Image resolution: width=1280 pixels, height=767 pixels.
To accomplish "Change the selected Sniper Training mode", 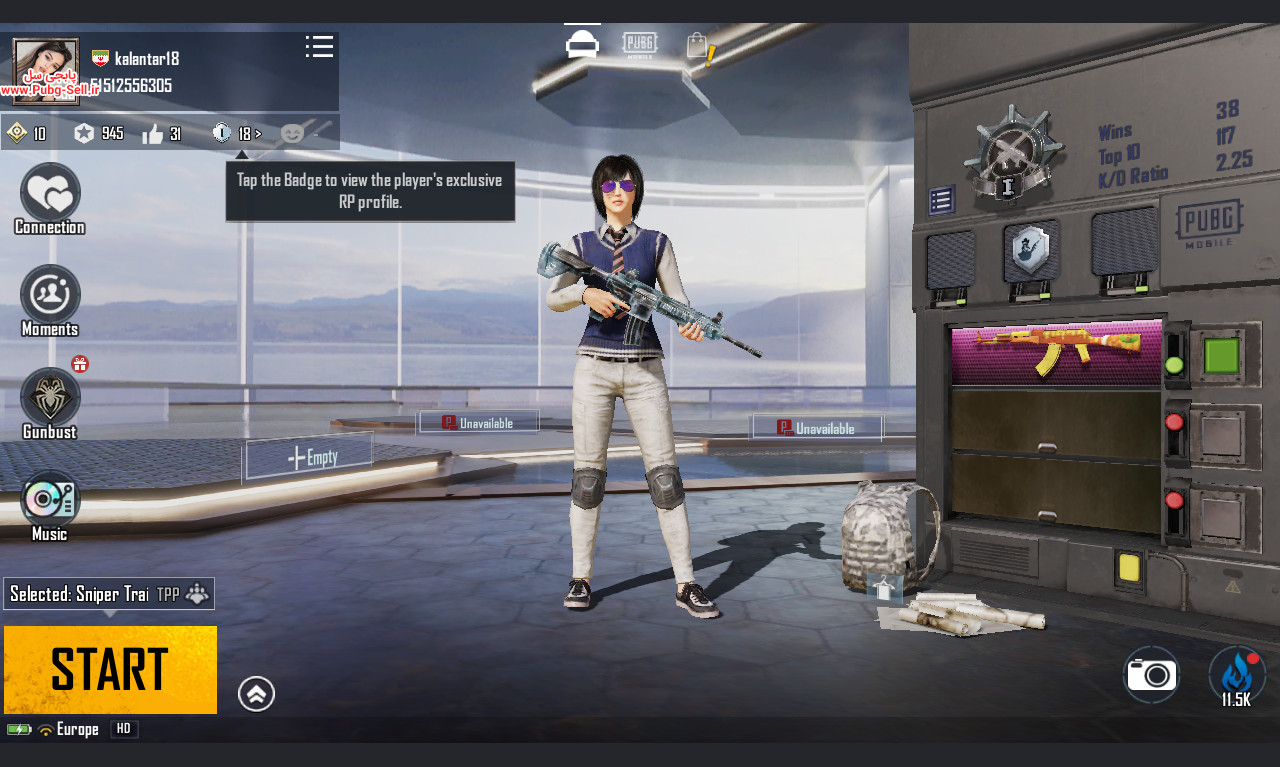I will click(108, 594).
